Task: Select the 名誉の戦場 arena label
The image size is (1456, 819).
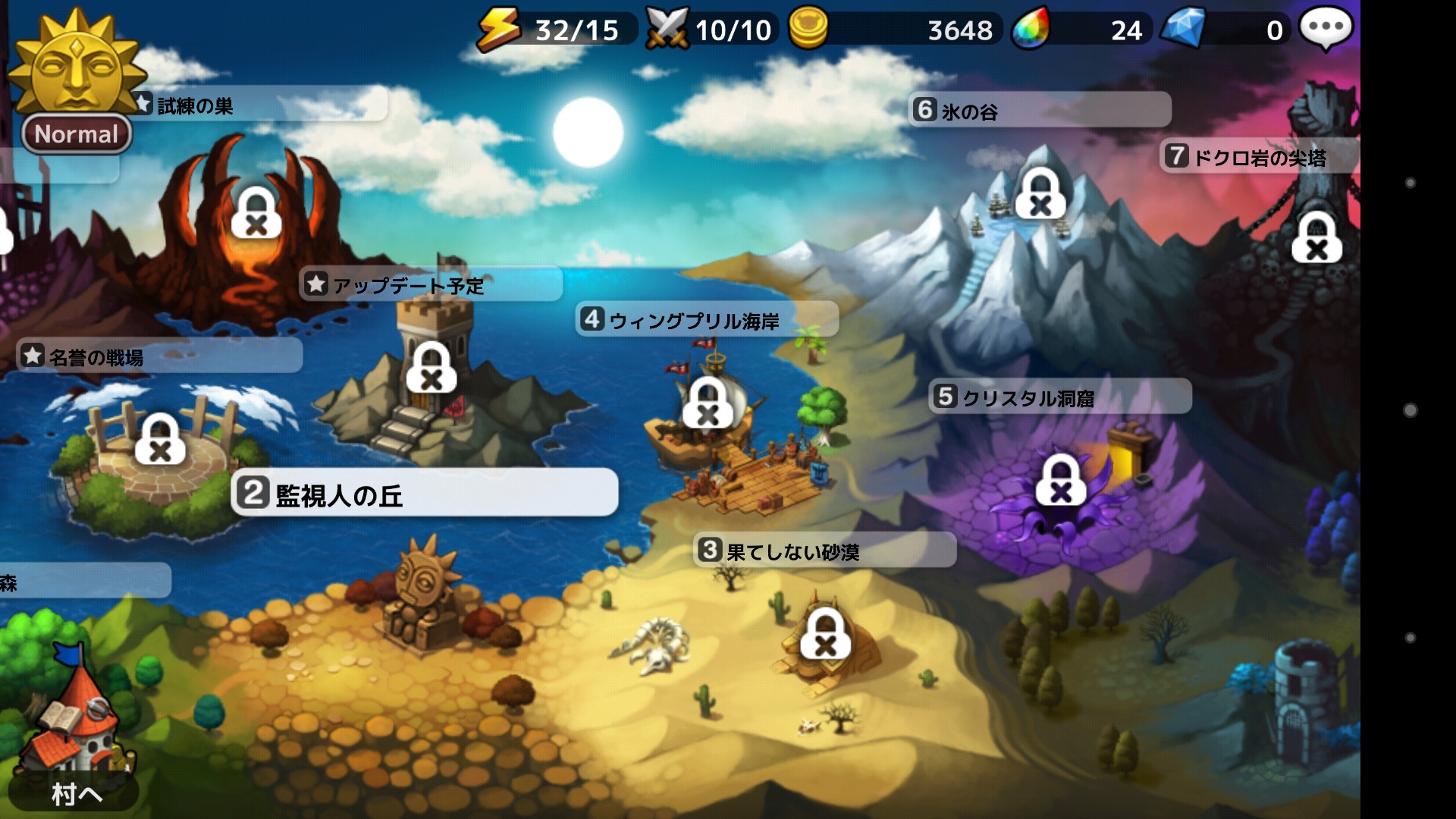Action: tap(159, 356)
